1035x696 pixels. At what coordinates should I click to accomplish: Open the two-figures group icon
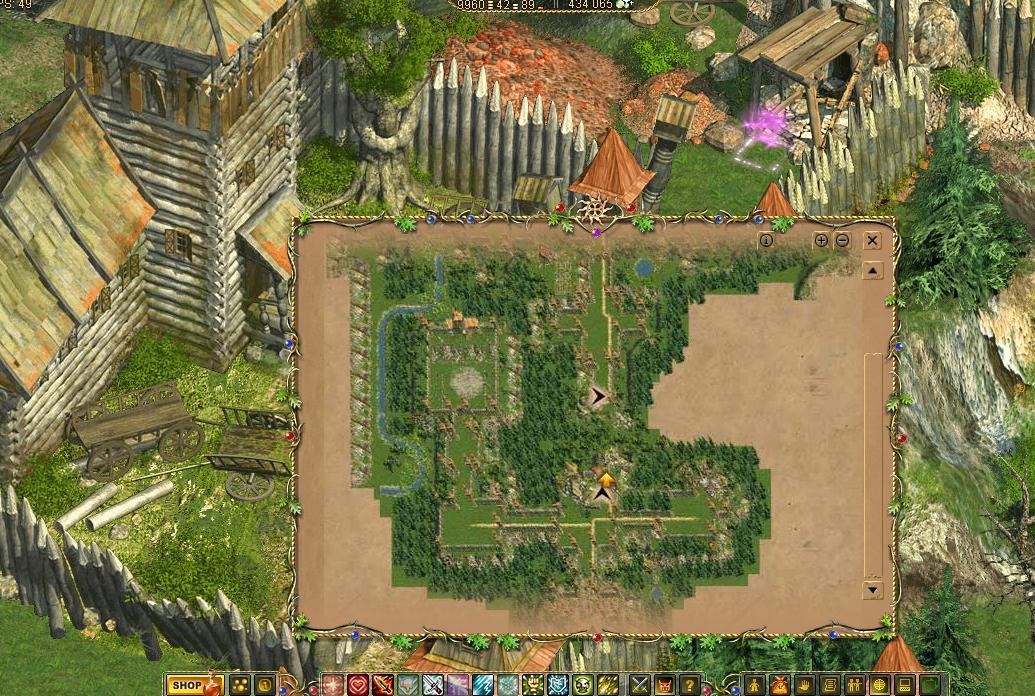click(853, 685)
